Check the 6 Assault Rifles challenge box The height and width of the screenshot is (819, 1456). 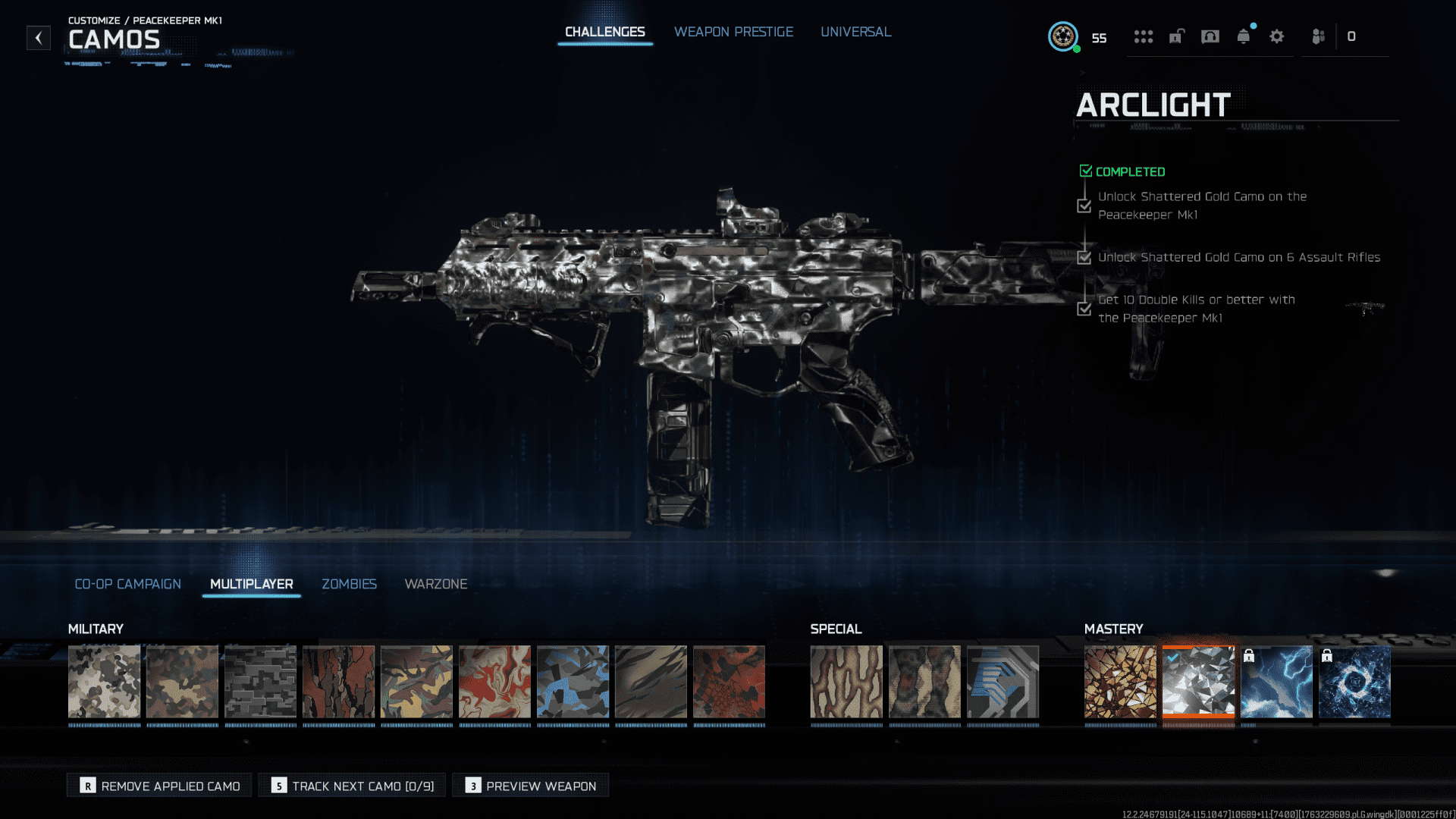(1084, 257)
